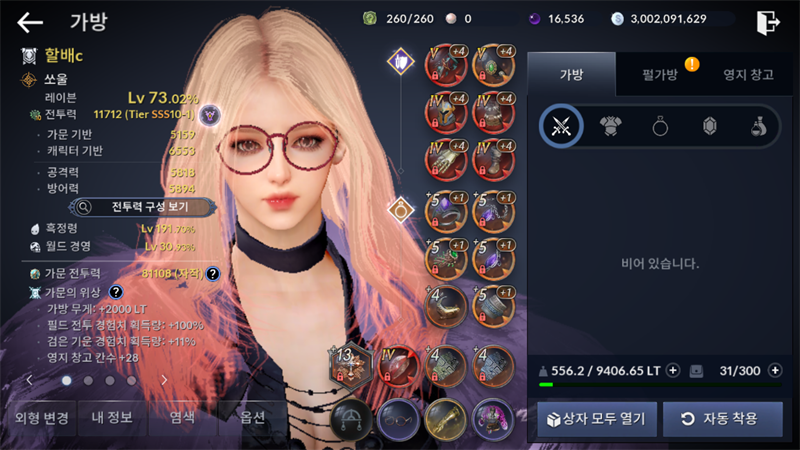
Task: Open the 옵션 options
Action: 253,418
